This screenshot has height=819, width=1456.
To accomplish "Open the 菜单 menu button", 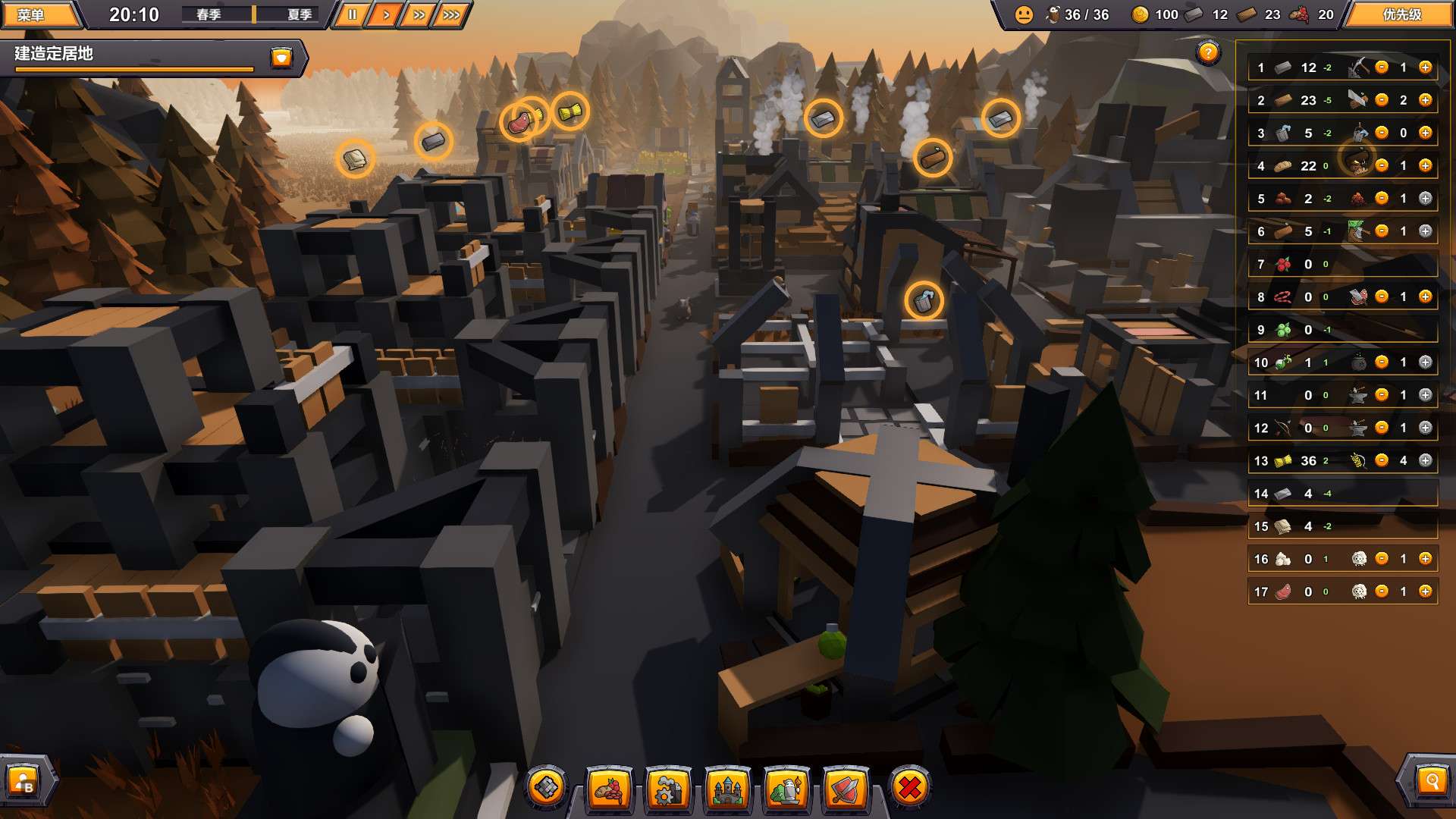I will click(32, 14).
